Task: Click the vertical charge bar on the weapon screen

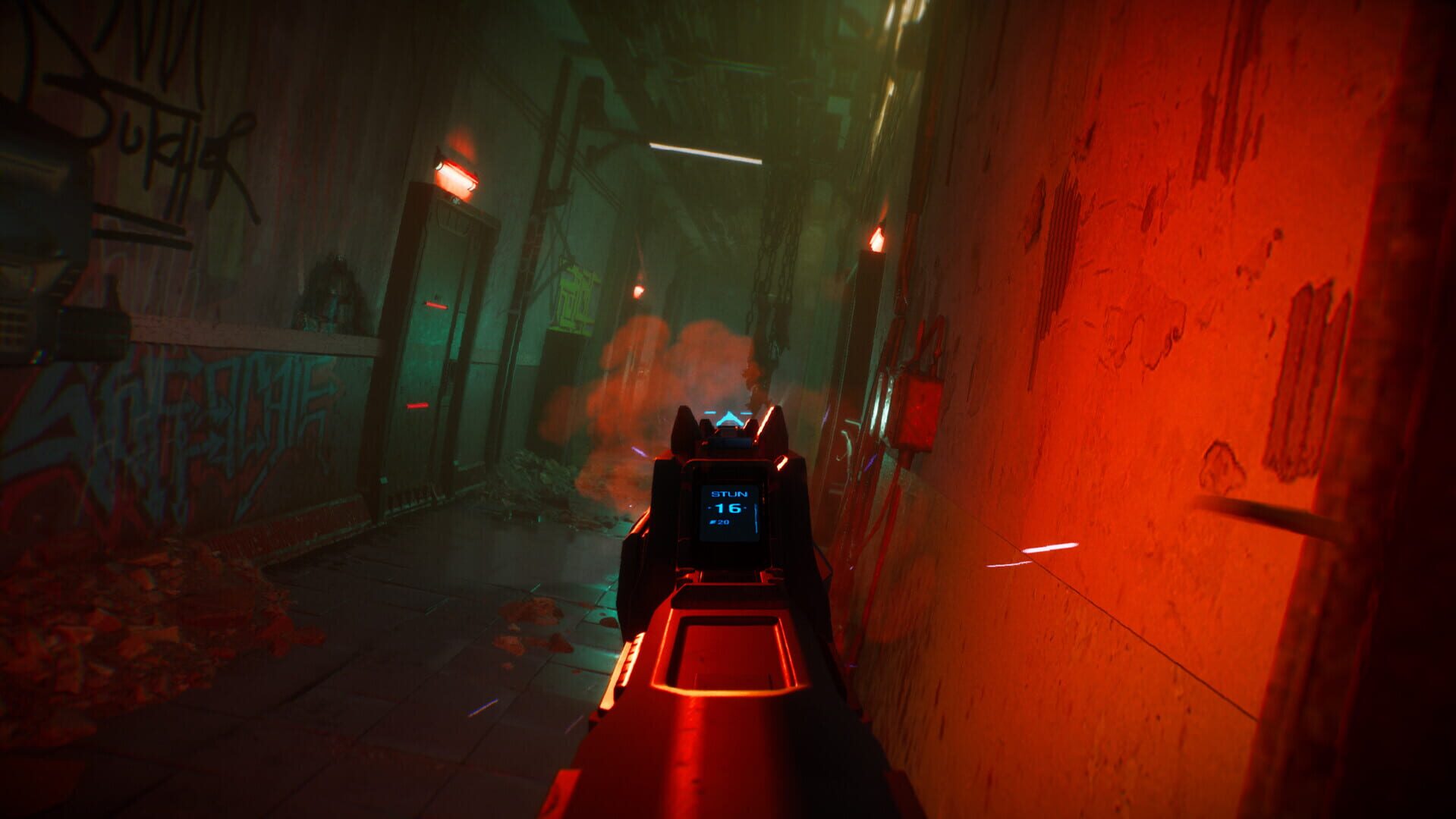Action: coord(756,517)
